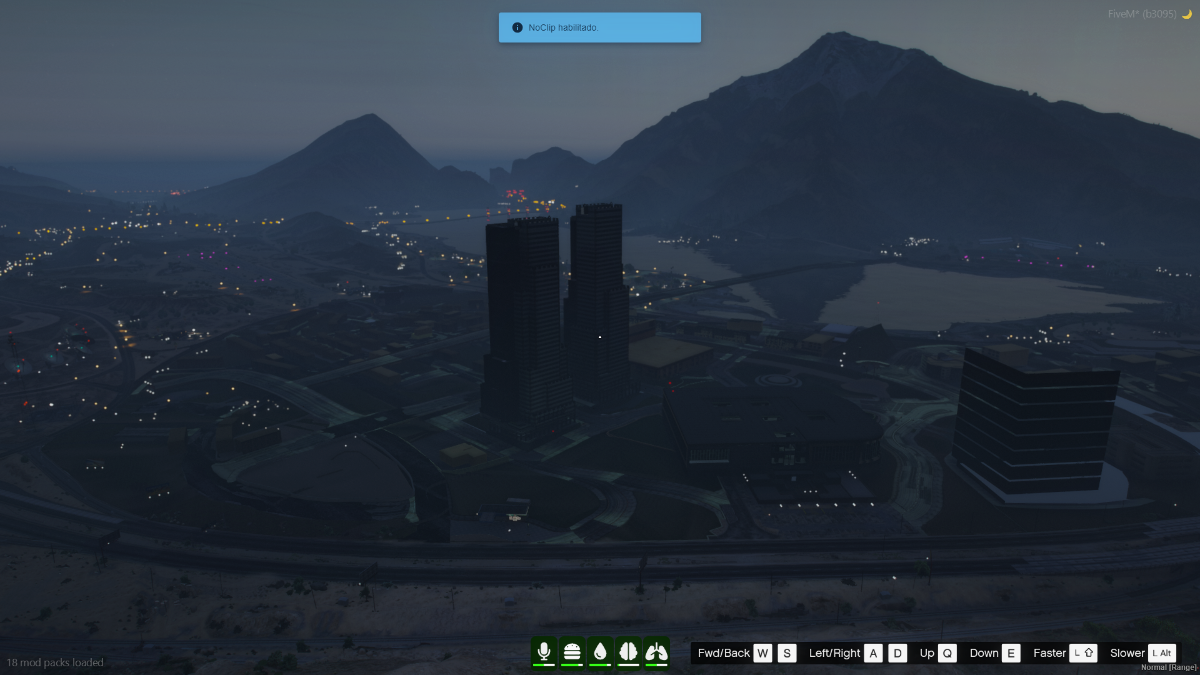Click the lungs oxygen icon
The image size is (1200, 675).
click(656, 652)
